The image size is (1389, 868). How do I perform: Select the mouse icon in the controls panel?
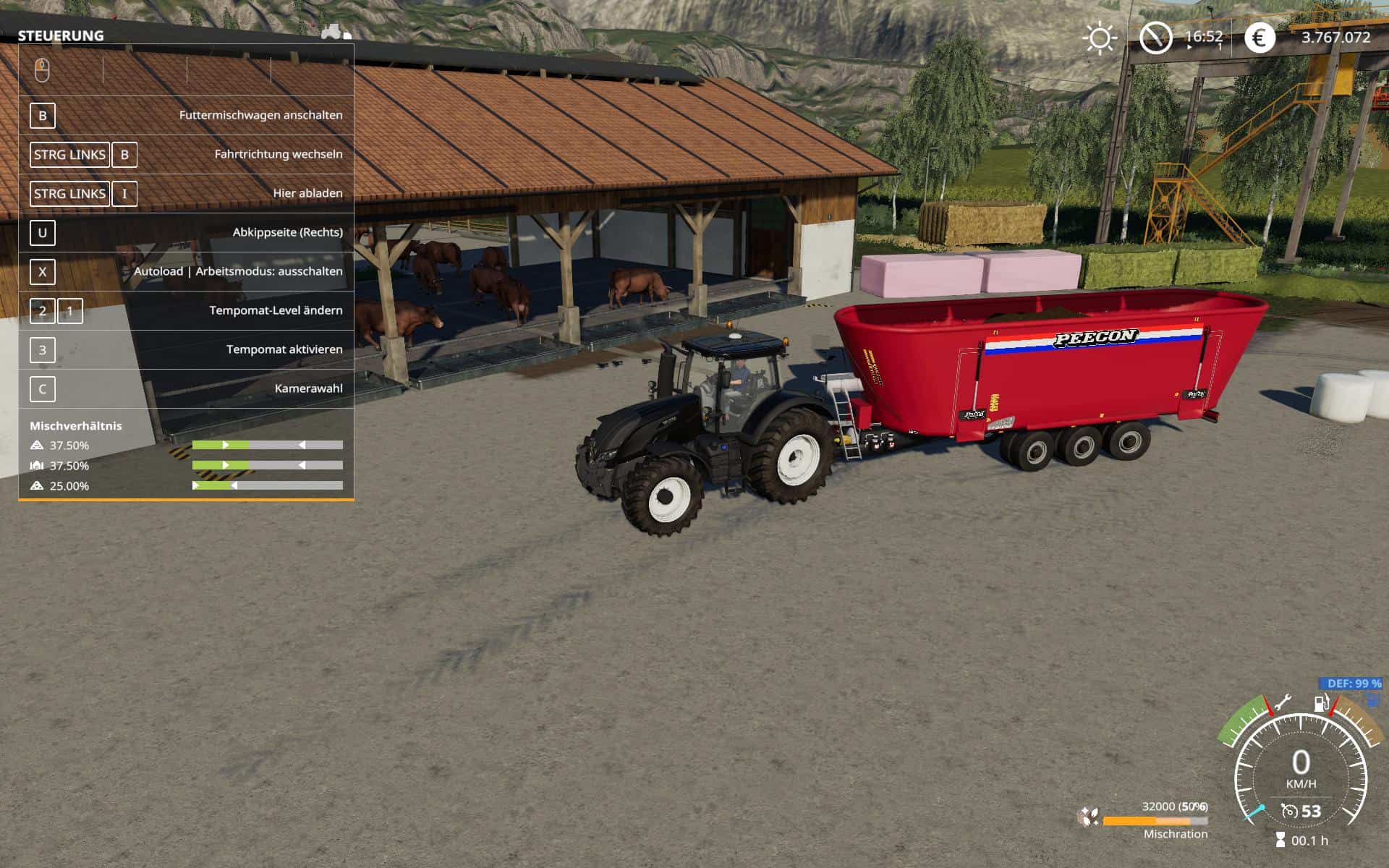(42, 70)
